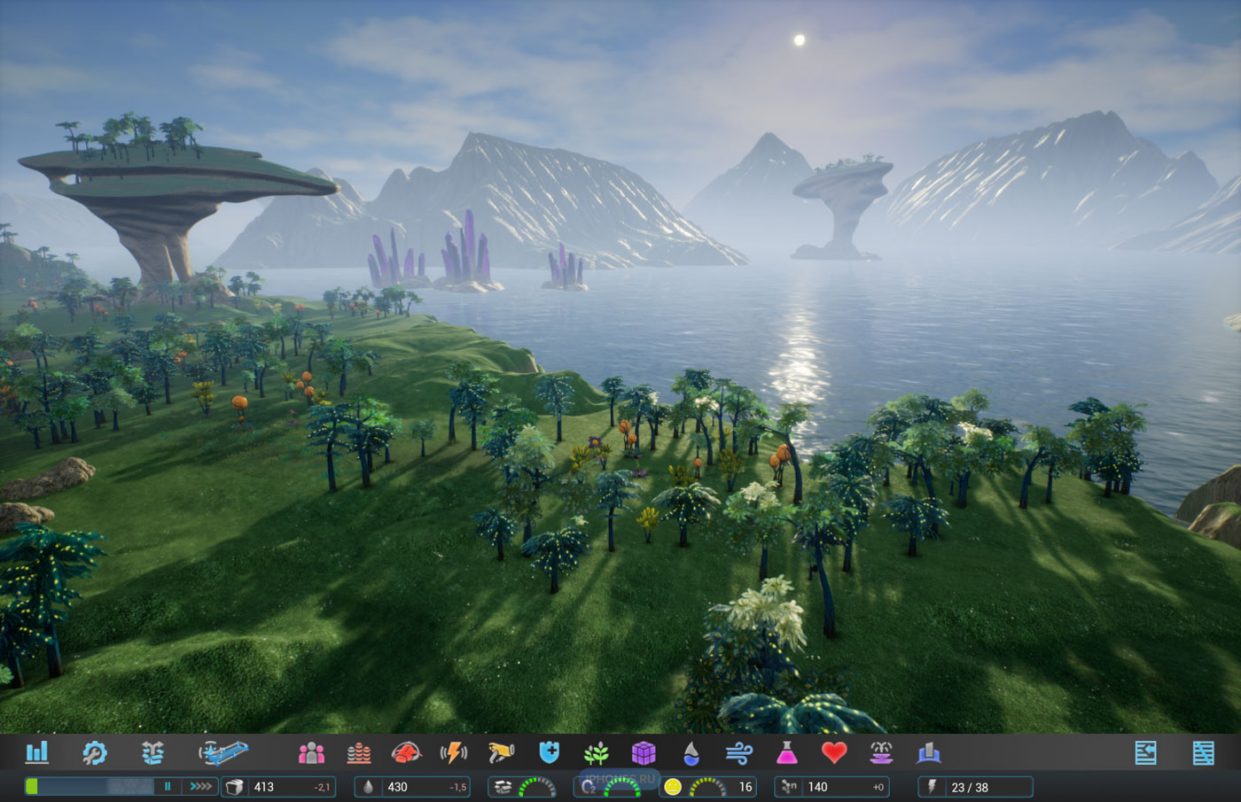This screenshot has height=802, width=1241.
Task: Open the bar chart statistics panel
Action: (x=37, y=752)
